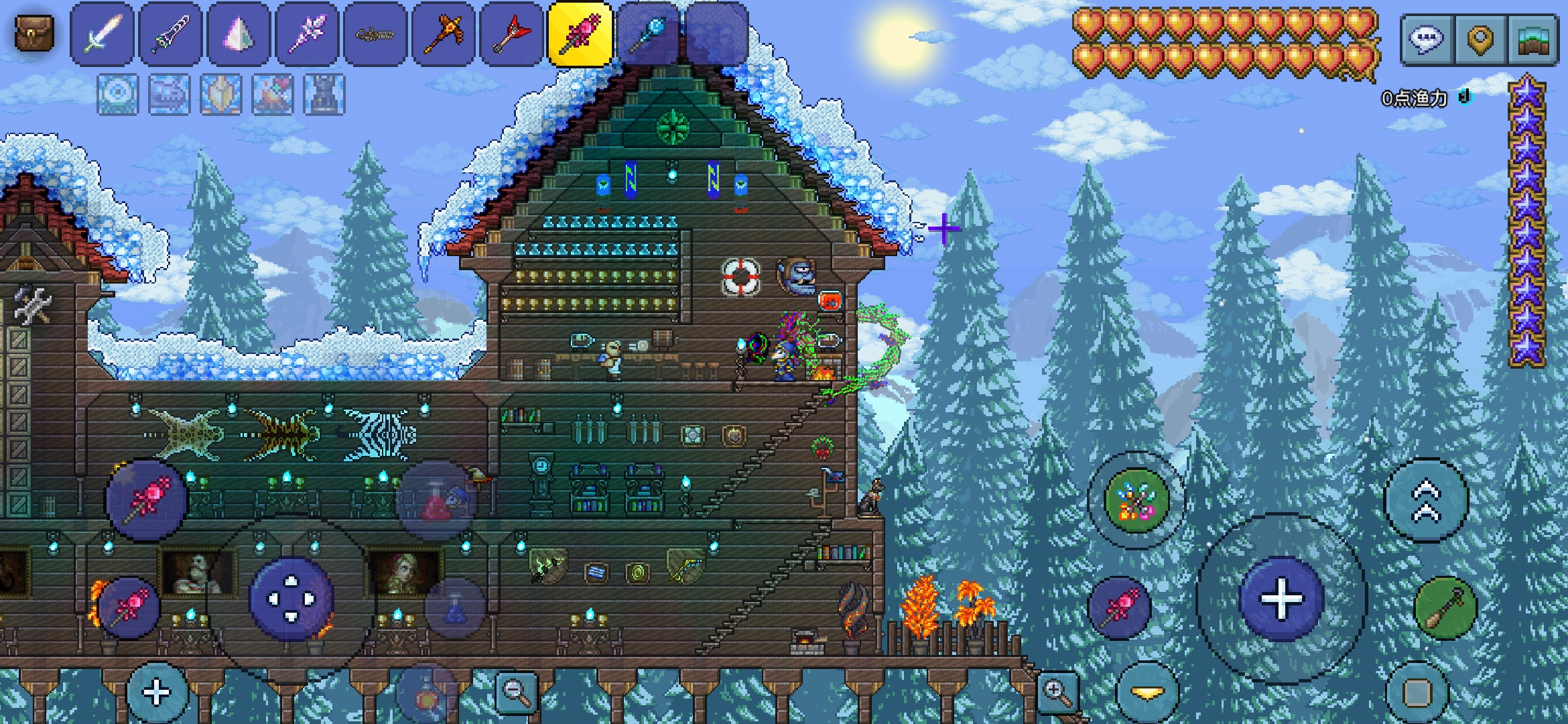This screenshot has width=1568, height=724.
Task: Open the chat speech bubble
Action: 1427,40
